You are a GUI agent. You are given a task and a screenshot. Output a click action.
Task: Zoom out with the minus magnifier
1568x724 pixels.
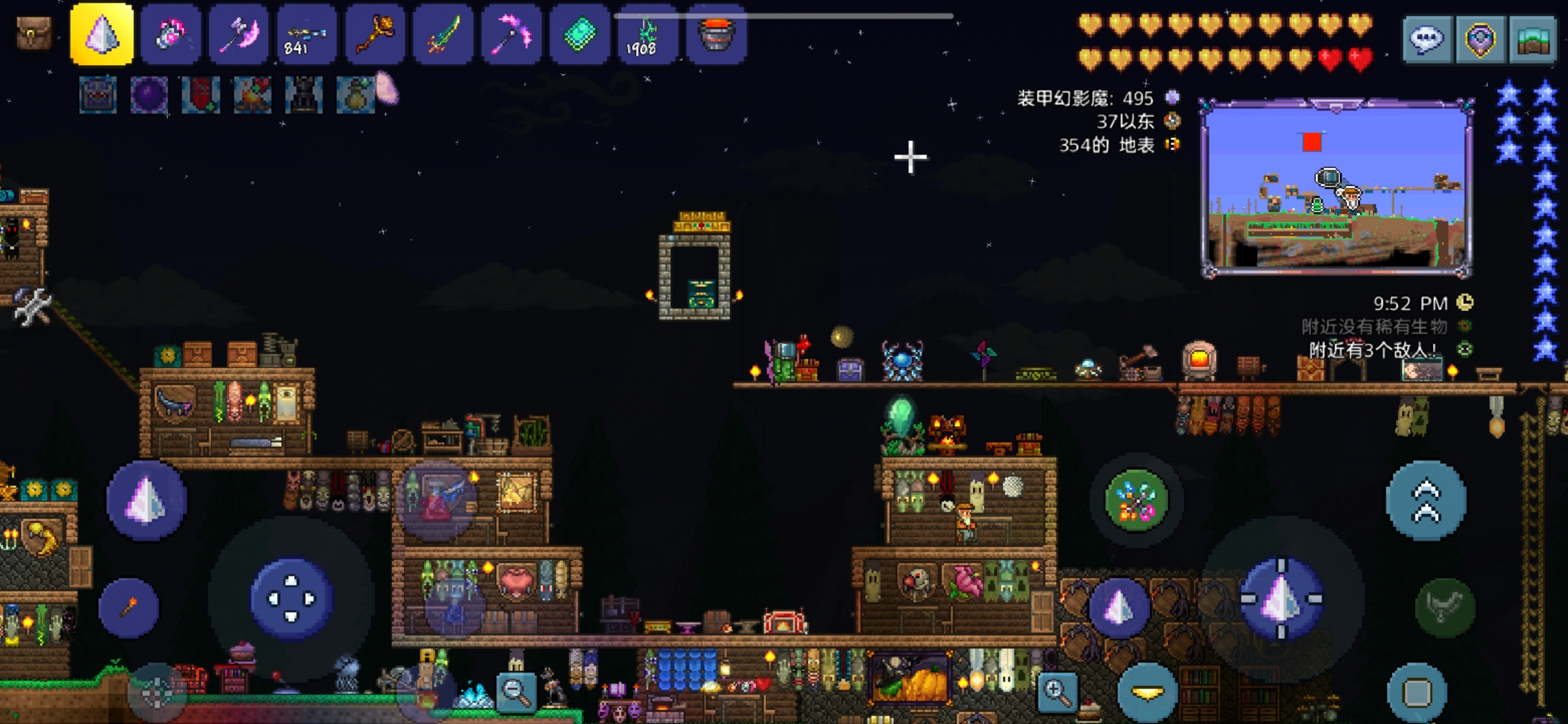click(516, 691)
